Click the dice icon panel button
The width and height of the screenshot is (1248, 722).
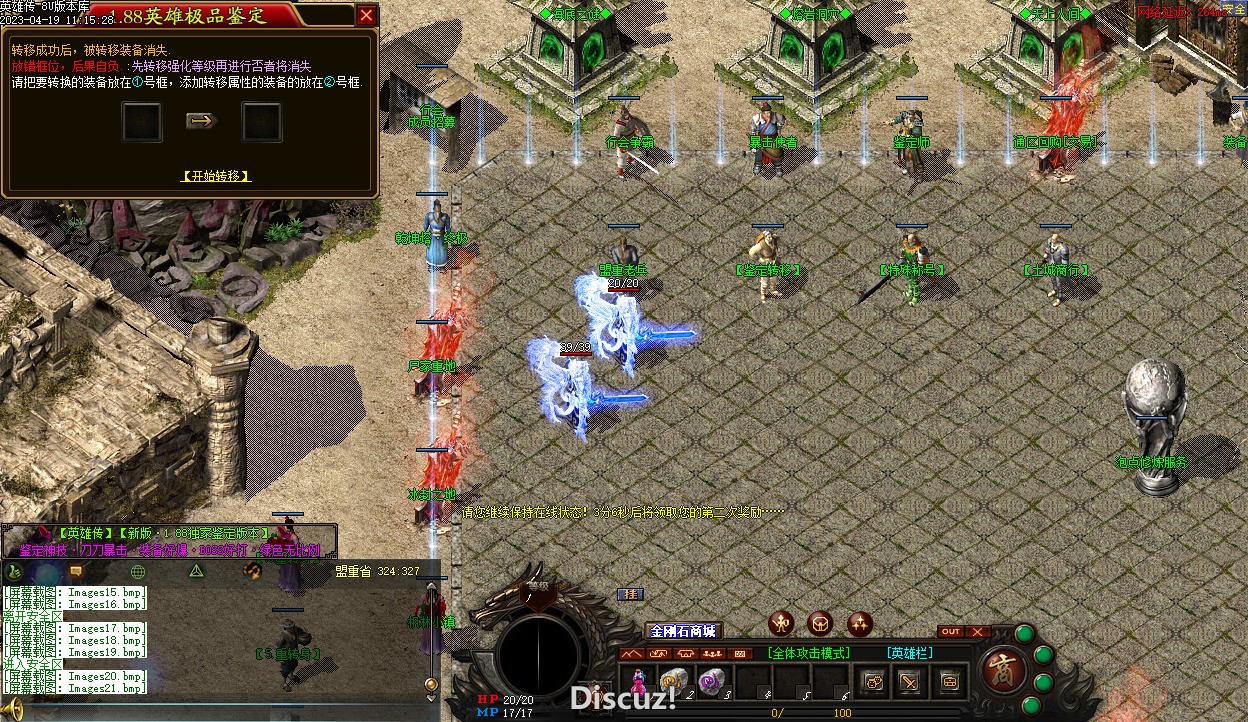(x=873, y=682)
